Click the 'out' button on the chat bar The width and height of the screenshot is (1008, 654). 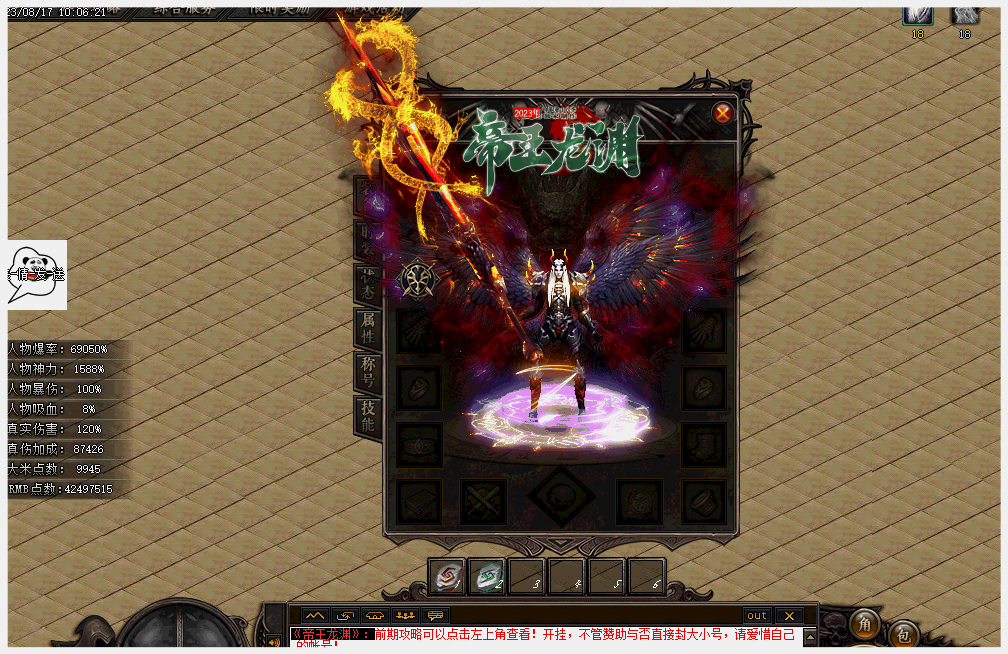point(757,615)
